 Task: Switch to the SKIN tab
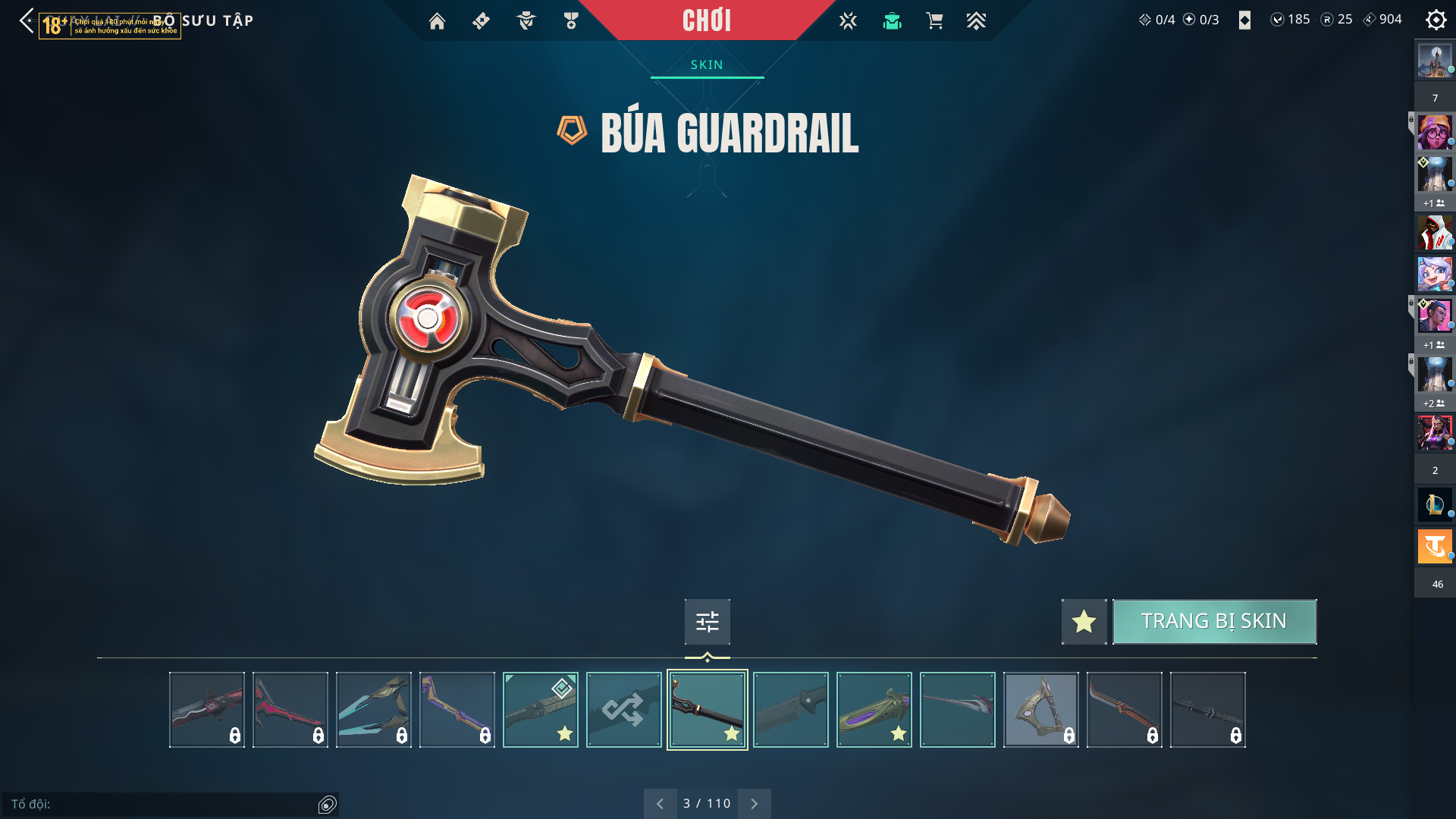coord(707,65)
